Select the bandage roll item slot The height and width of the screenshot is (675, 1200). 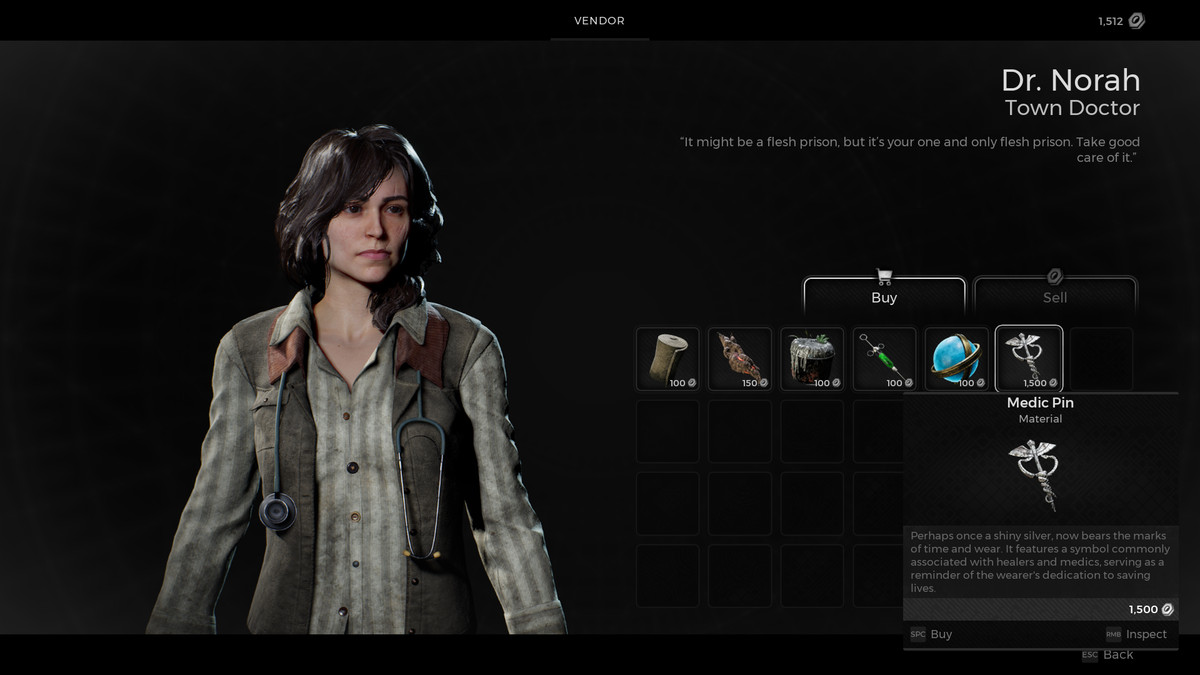point(668,359)
